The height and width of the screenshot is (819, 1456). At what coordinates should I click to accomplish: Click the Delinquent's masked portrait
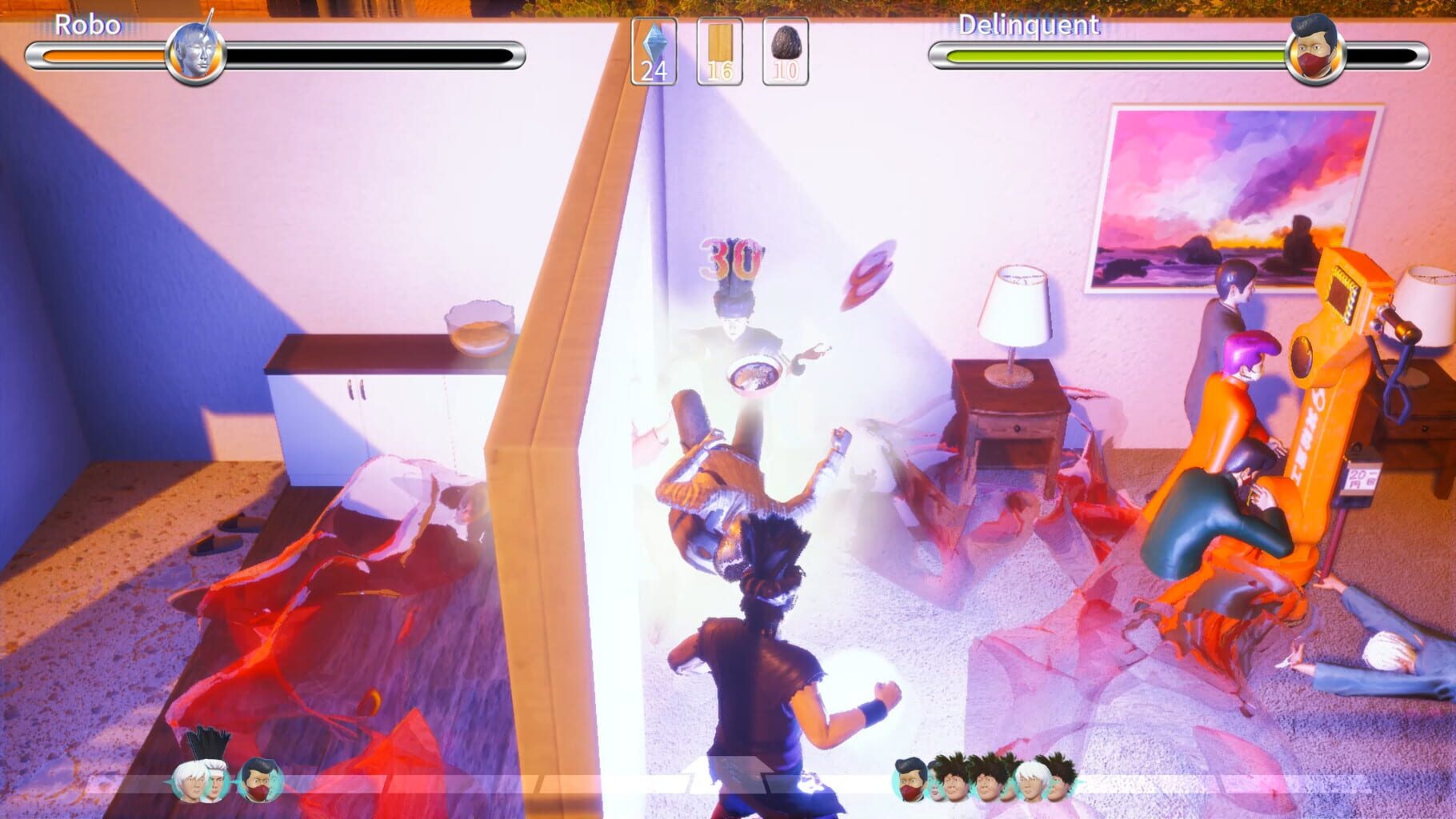(x=1316, y=56)
